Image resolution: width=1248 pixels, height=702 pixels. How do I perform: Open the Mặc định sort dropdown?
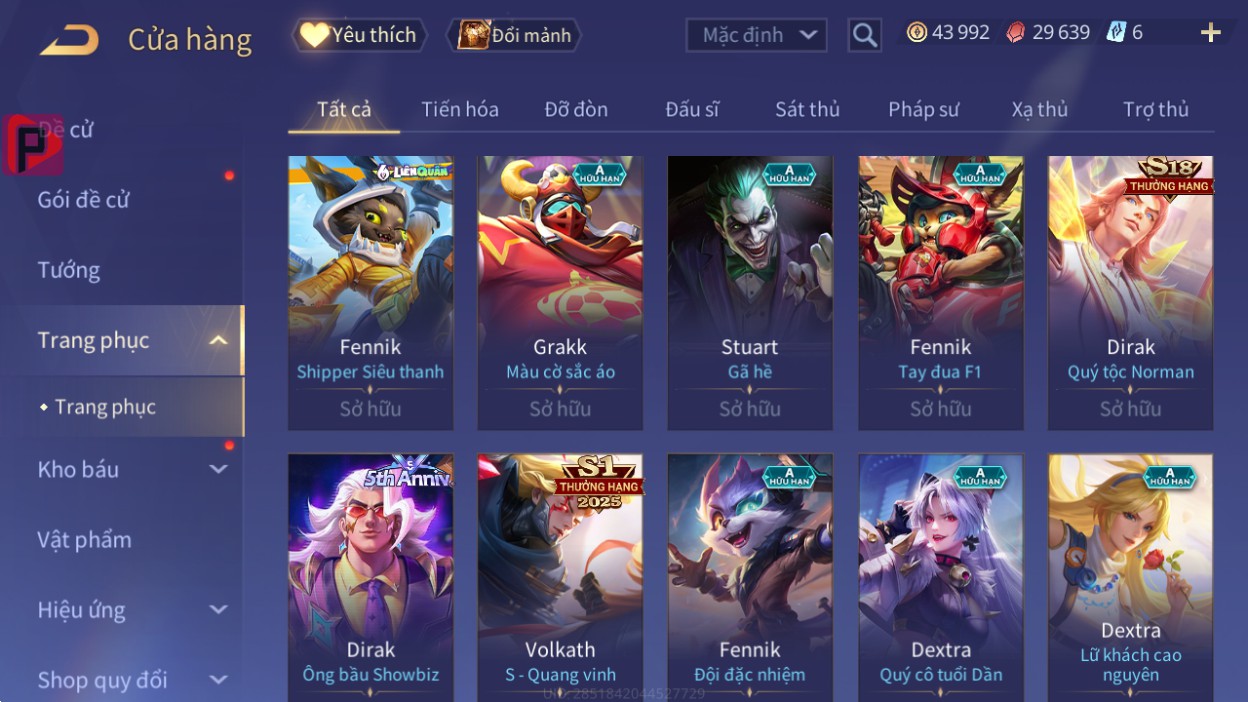pyautogui.click(x=756, y=36)
